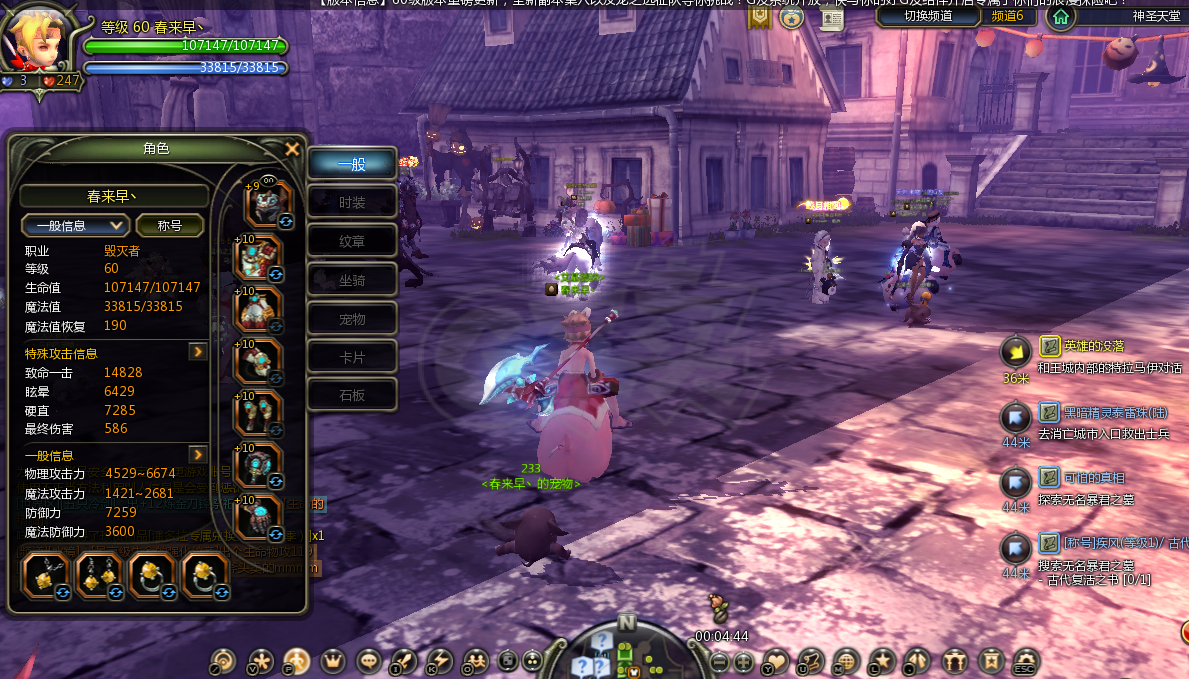This screenshot has height=679, width=1189.
Task: Open the crown icon in bottom bar
Action: tap(332, 661)
